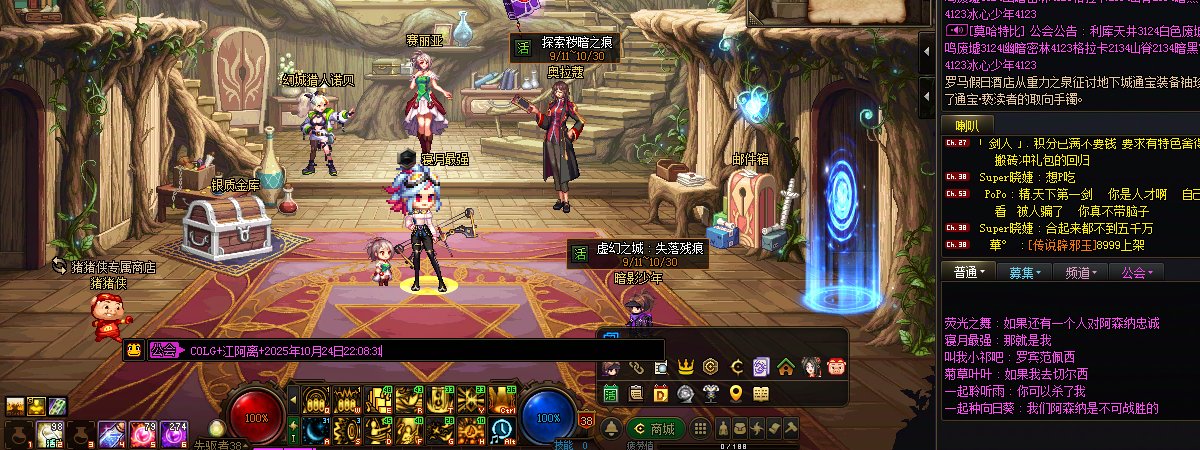Open the yellow D calendar icon
The image size is (1200, 450).
(x=661, y=393)
